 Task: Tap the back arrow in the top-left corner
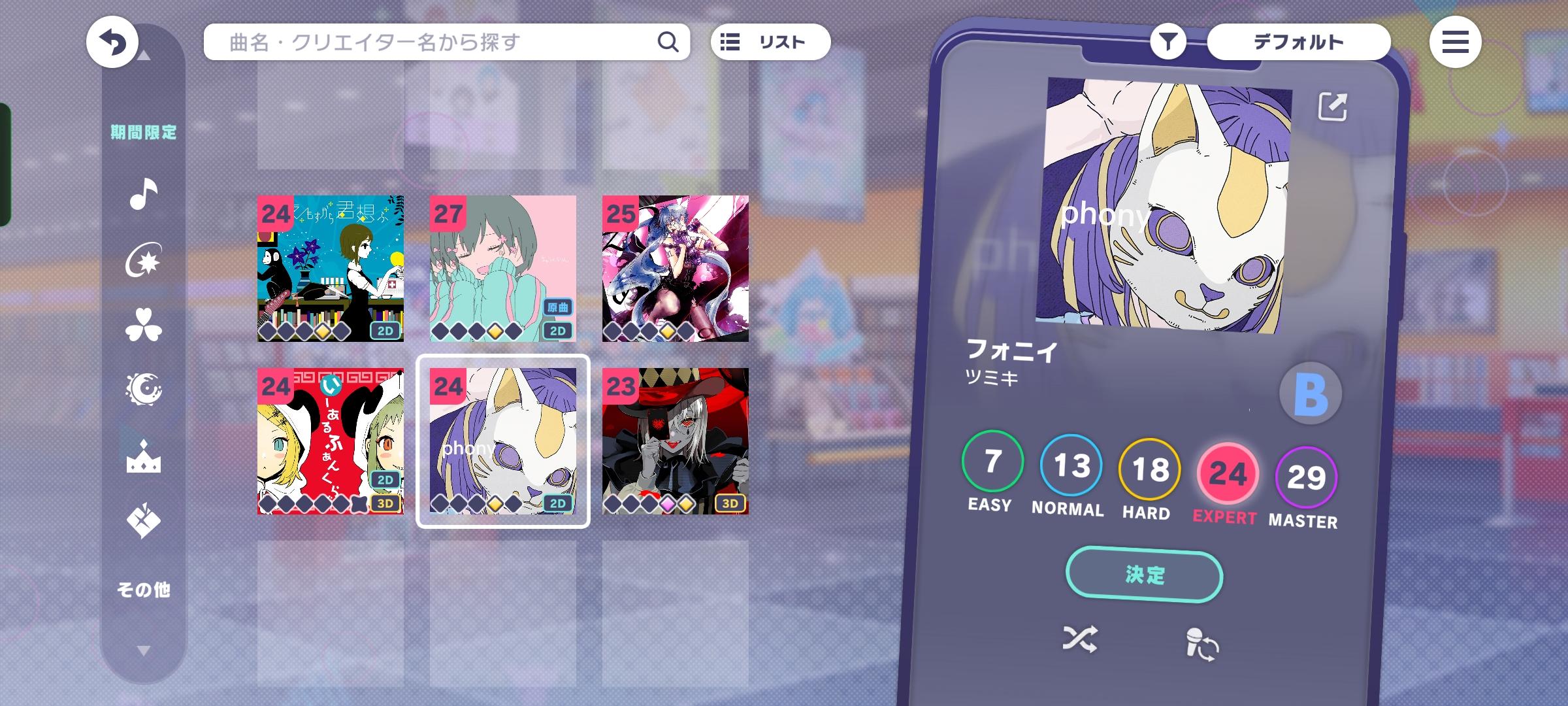click(112, 41)
